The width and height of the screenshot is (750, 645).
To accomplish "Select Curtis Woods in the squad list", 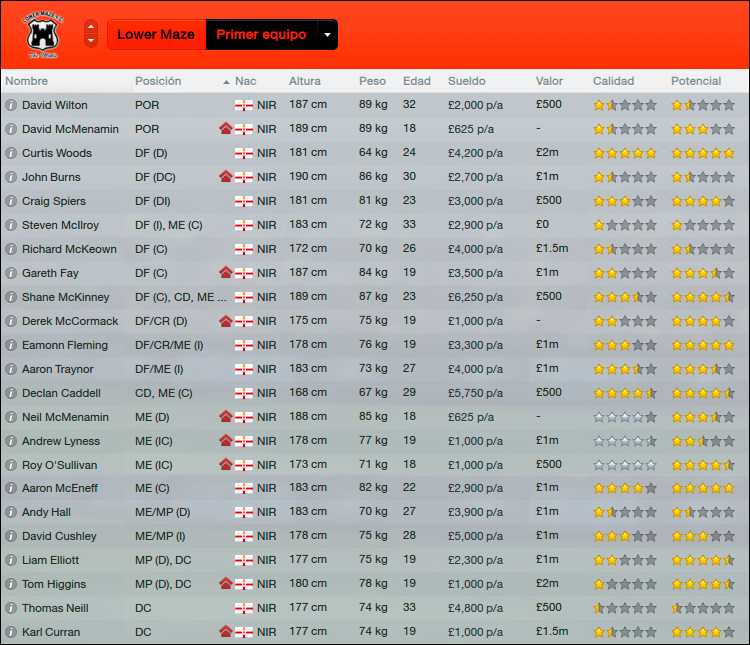I will [x=57, y=153].
